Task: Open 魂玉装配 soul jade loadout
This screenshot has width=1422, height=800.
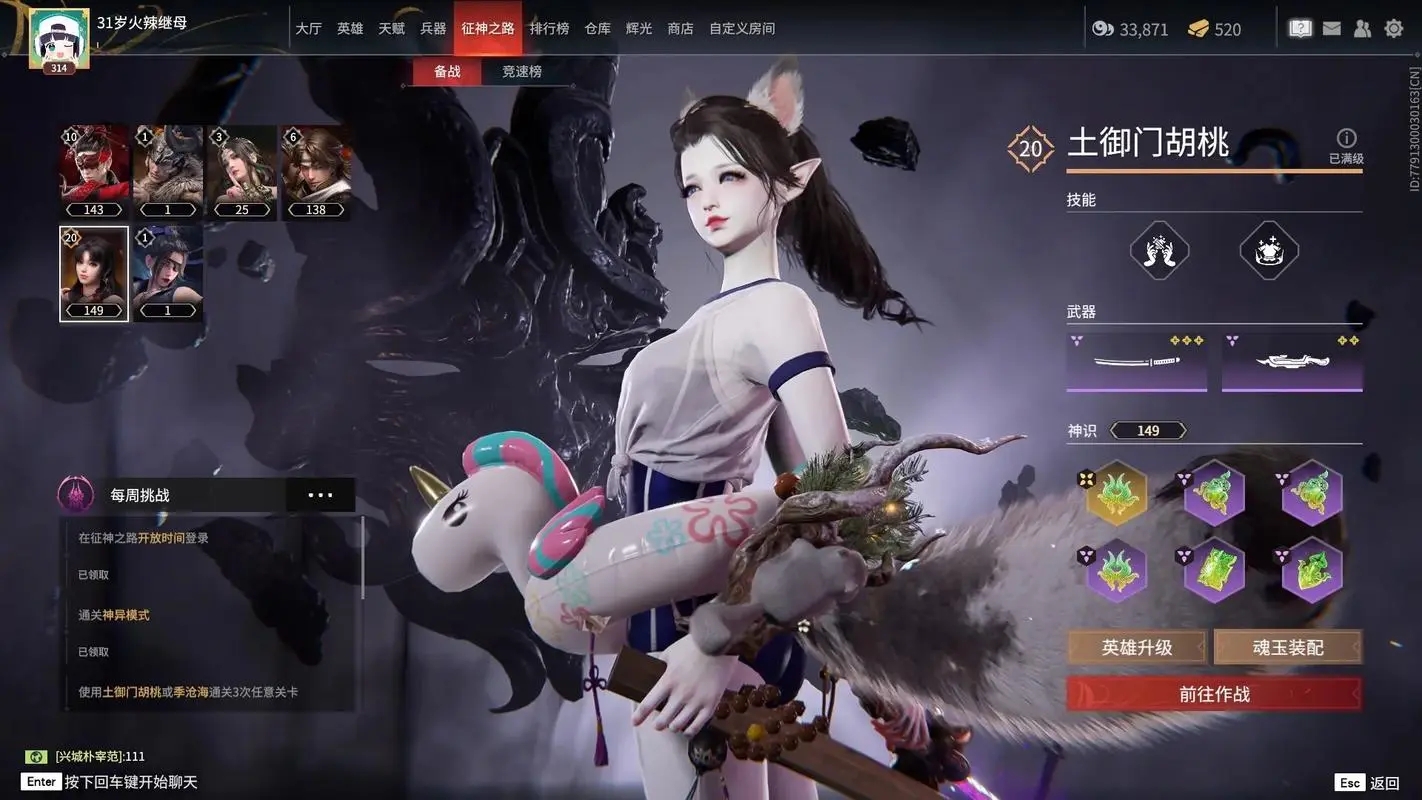Action: click(x=1288, y=648)
